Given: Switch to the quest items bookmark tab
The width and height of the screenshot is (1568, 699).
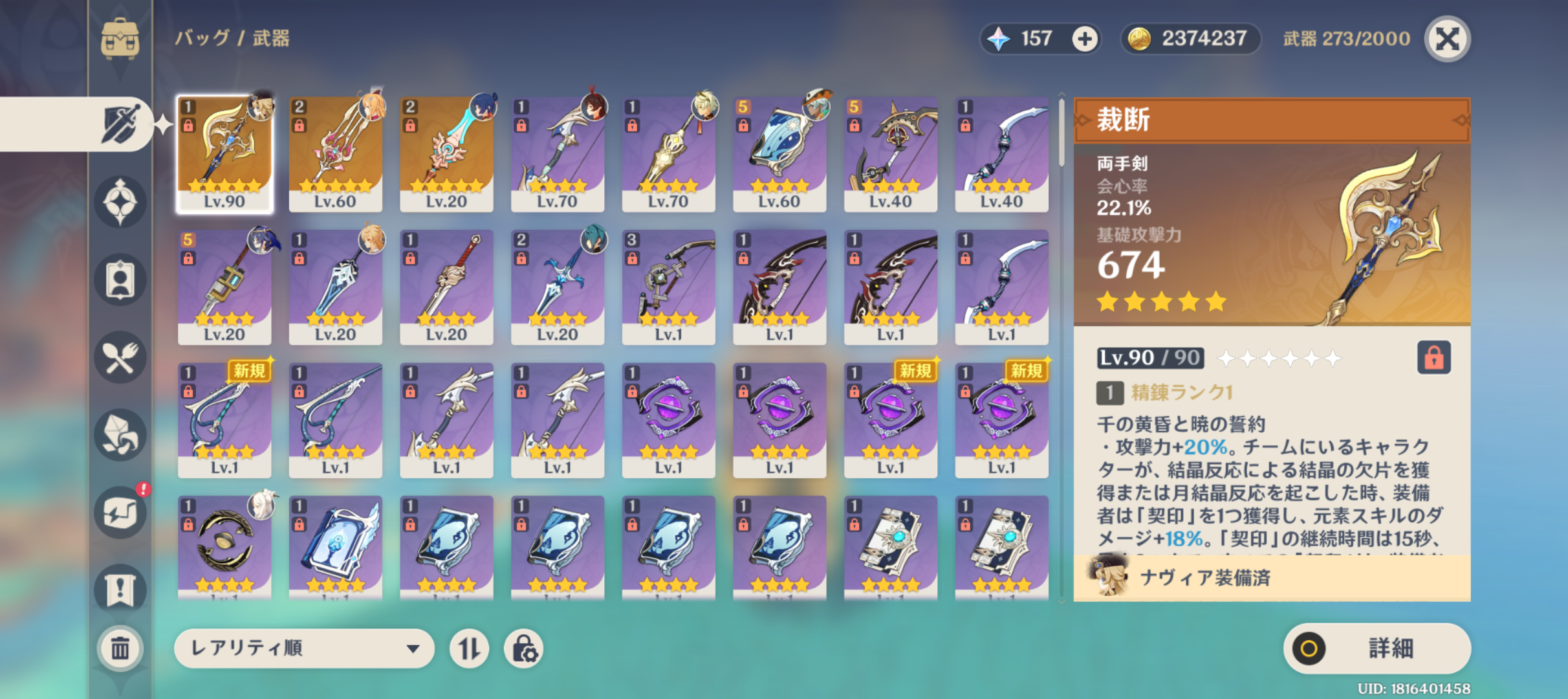Looking at the screenshot, I should click(x=120, y=589).
